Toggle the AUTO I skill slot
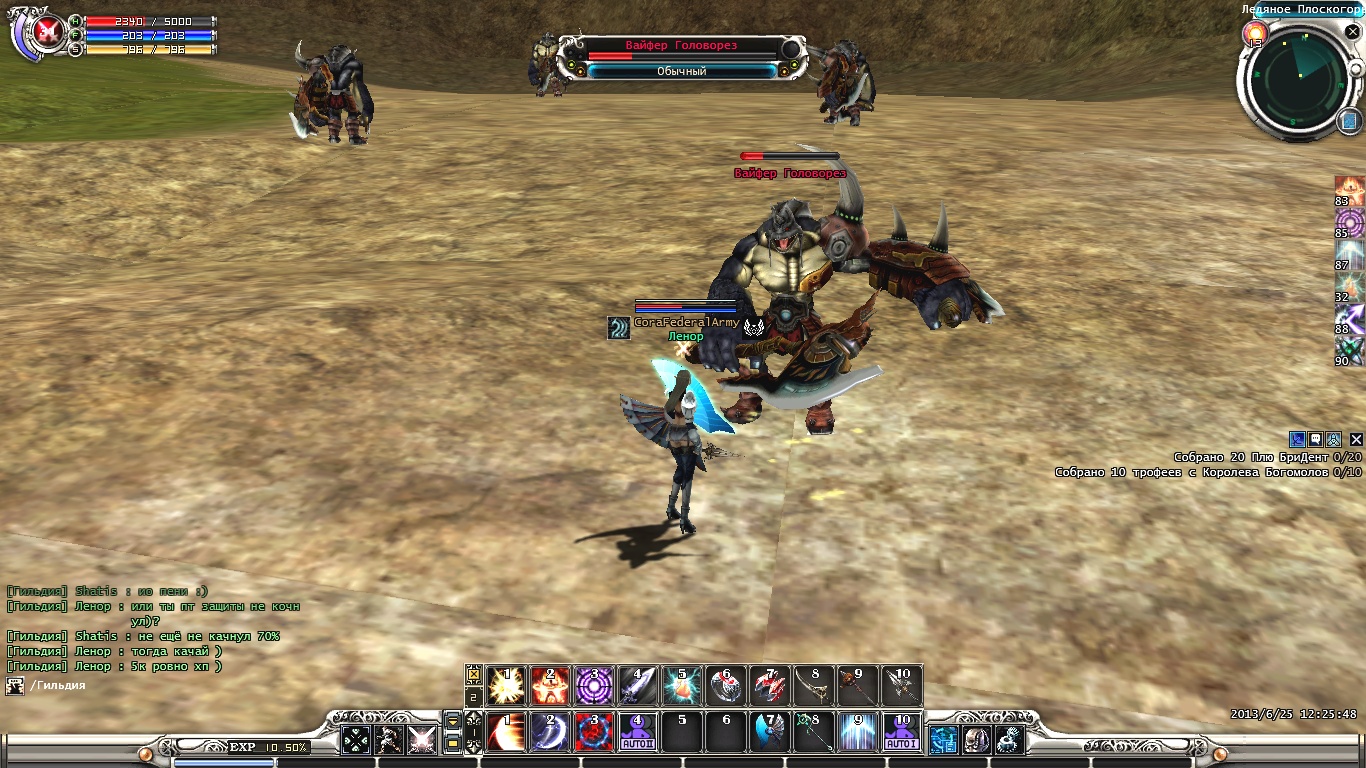The height and width of the screenshot is (768, 1366). click(903, 733)
